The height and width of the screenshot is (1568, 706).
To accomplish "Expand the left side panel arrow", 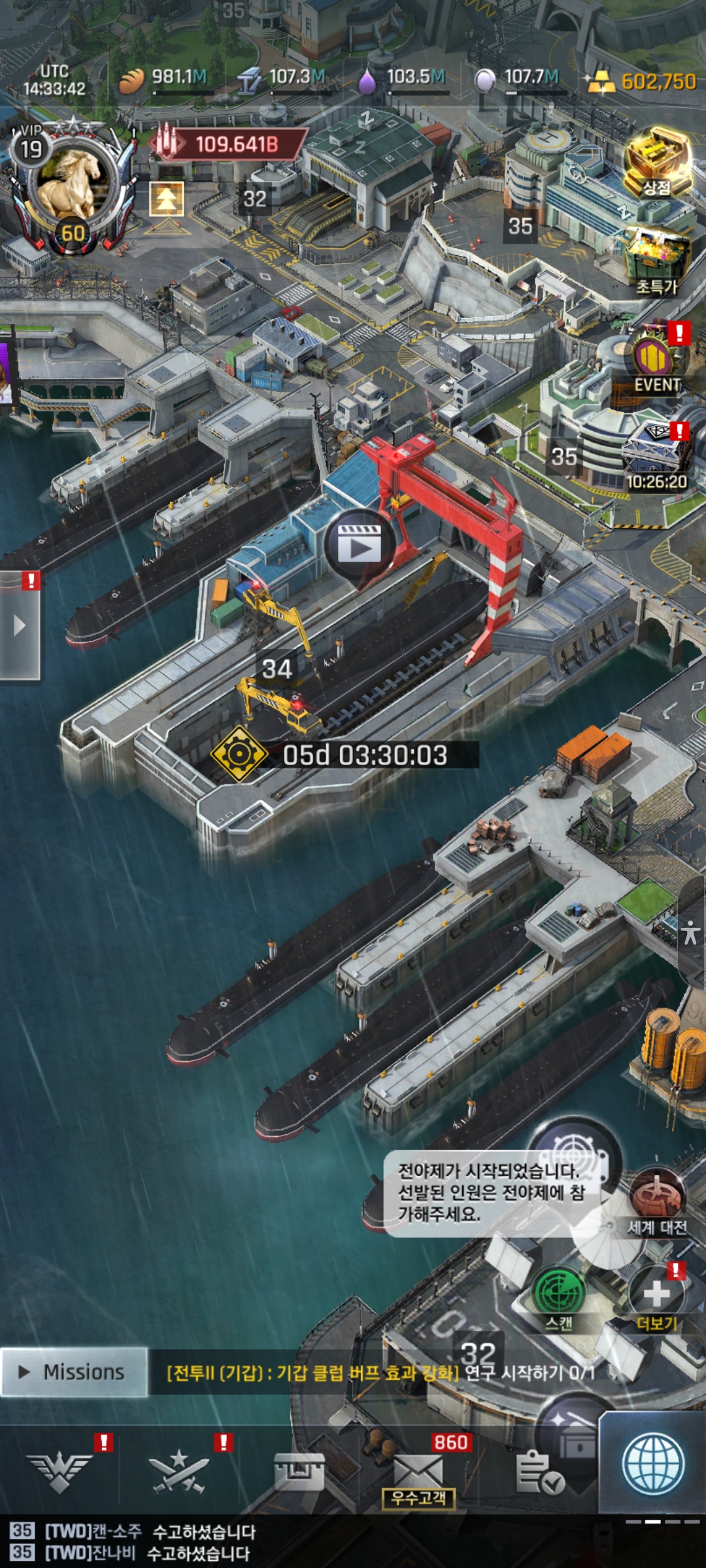I will (20, 626).
